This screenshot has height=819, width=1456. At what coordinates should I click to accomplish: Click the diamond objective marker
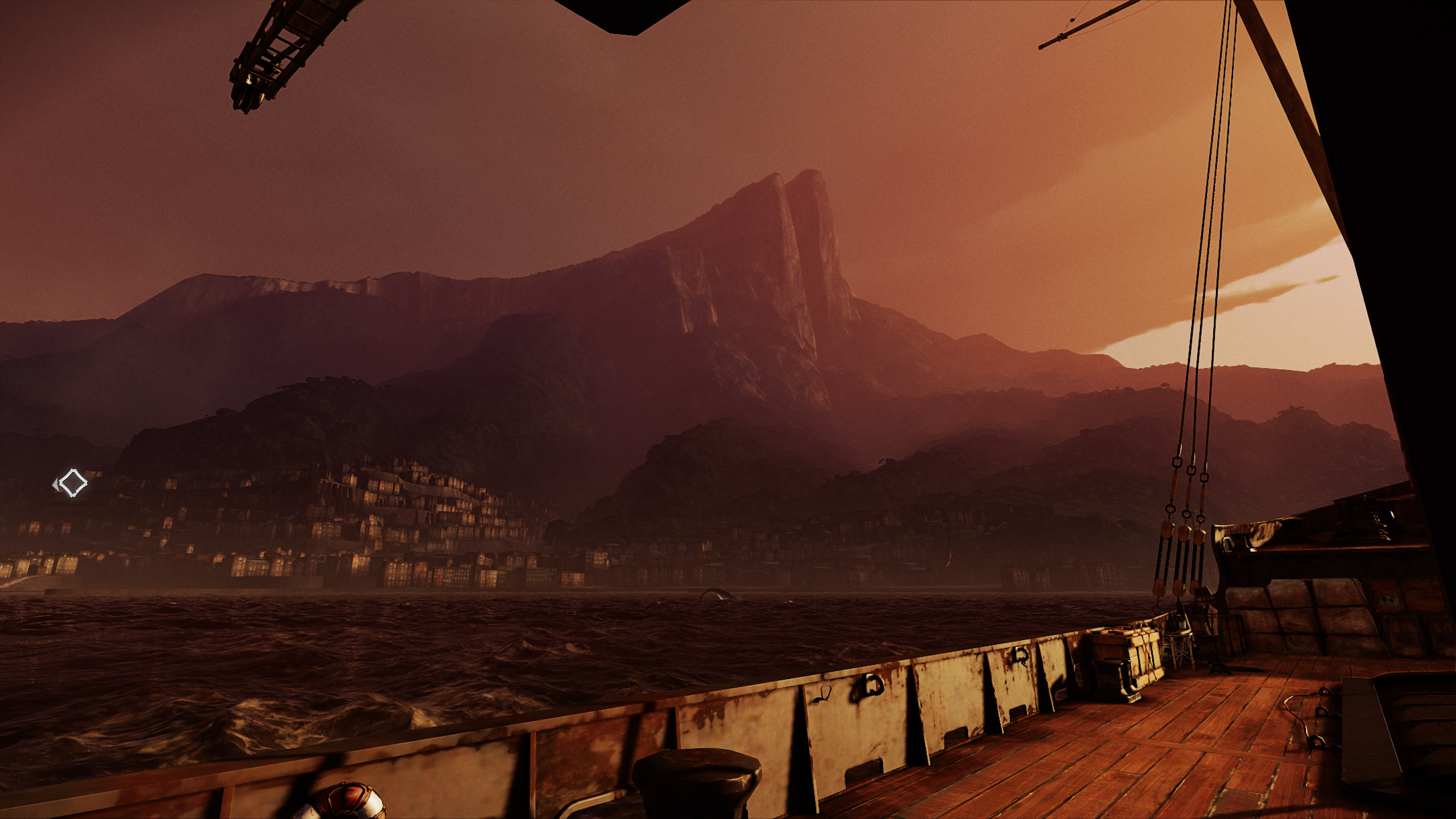[73, 483]
